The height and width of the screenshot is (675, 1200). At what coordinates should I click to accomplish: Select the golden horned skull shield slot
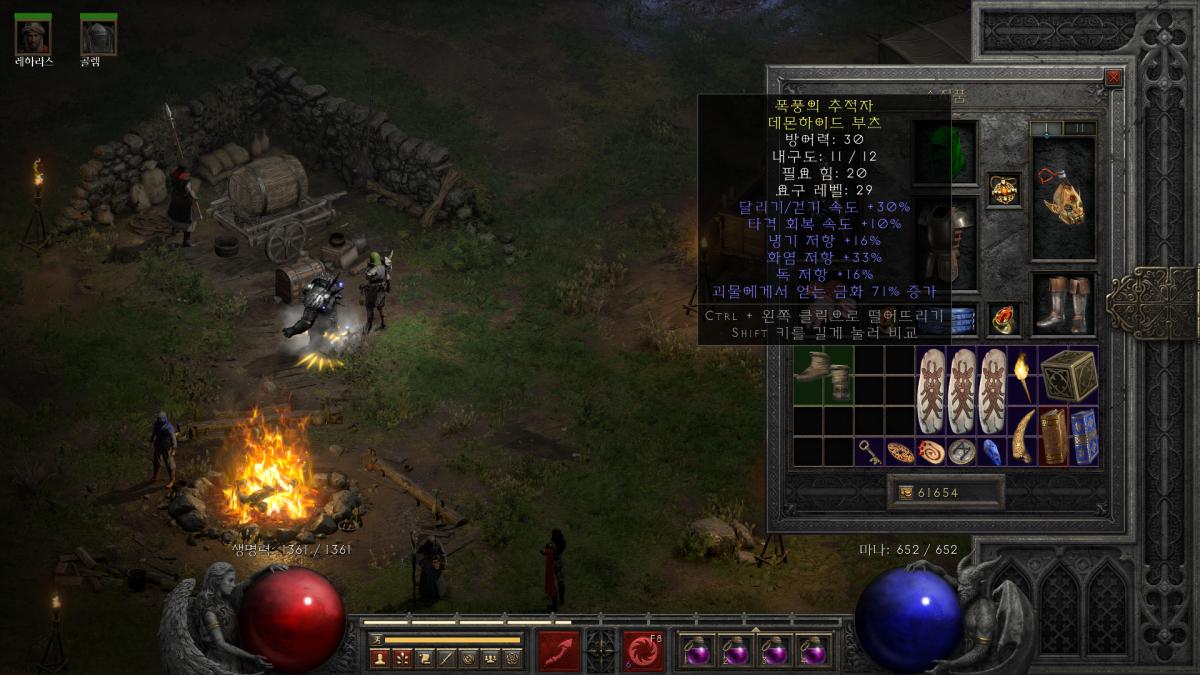[1063, 199]
